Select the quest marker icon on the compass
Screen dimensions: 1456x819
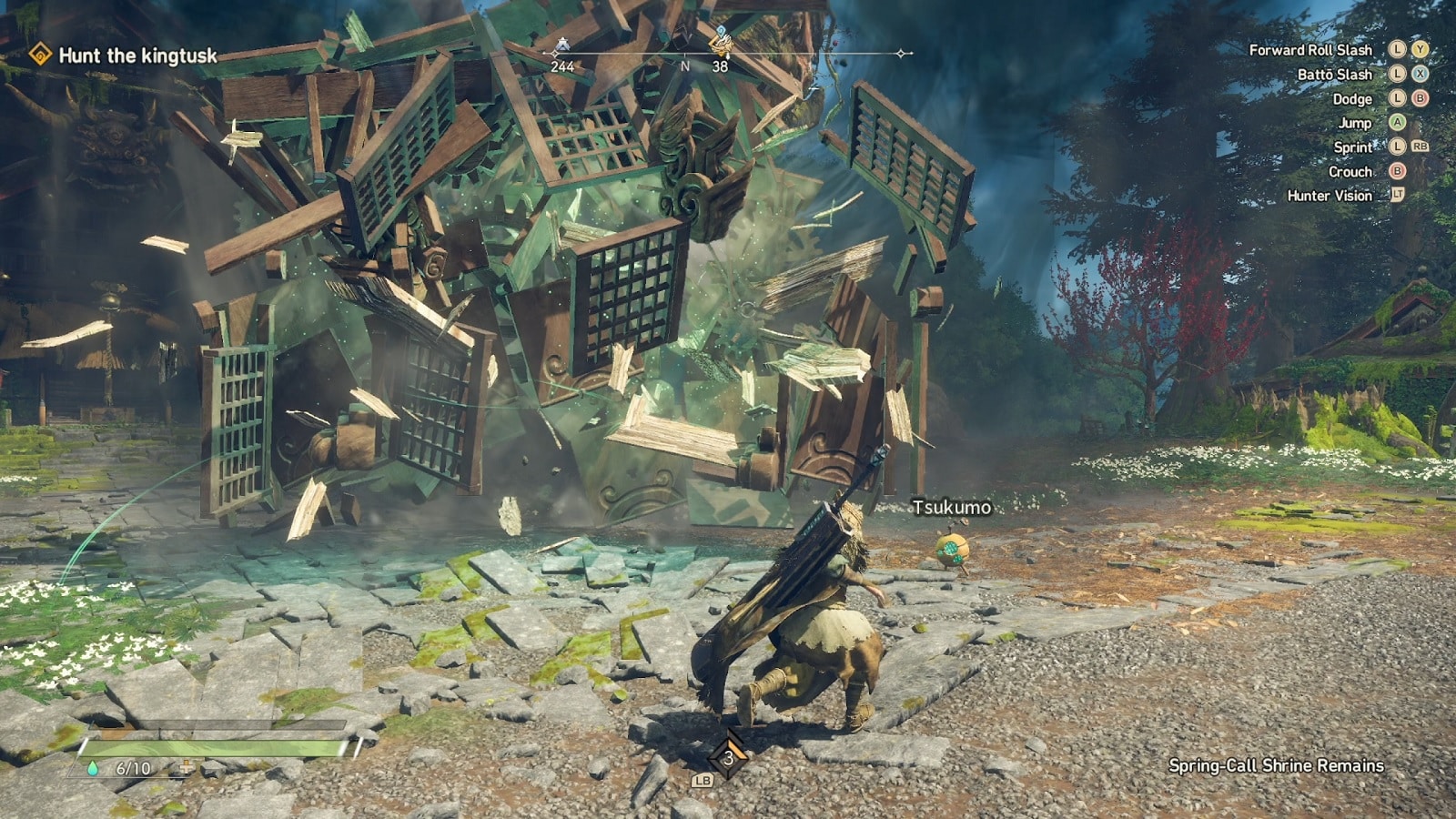[722, 44]
